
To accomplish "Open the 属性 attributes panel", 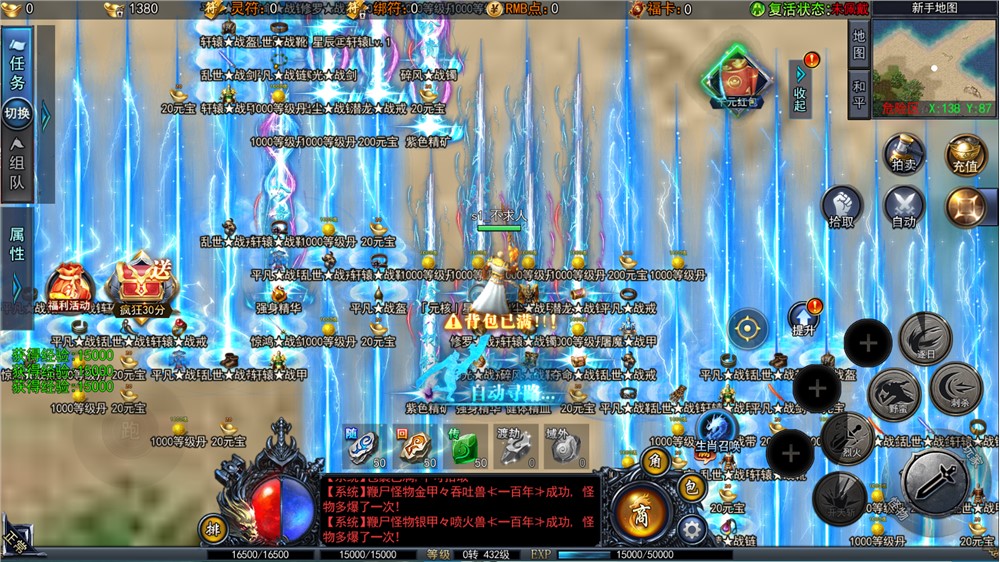I will [x=17, y=244].
